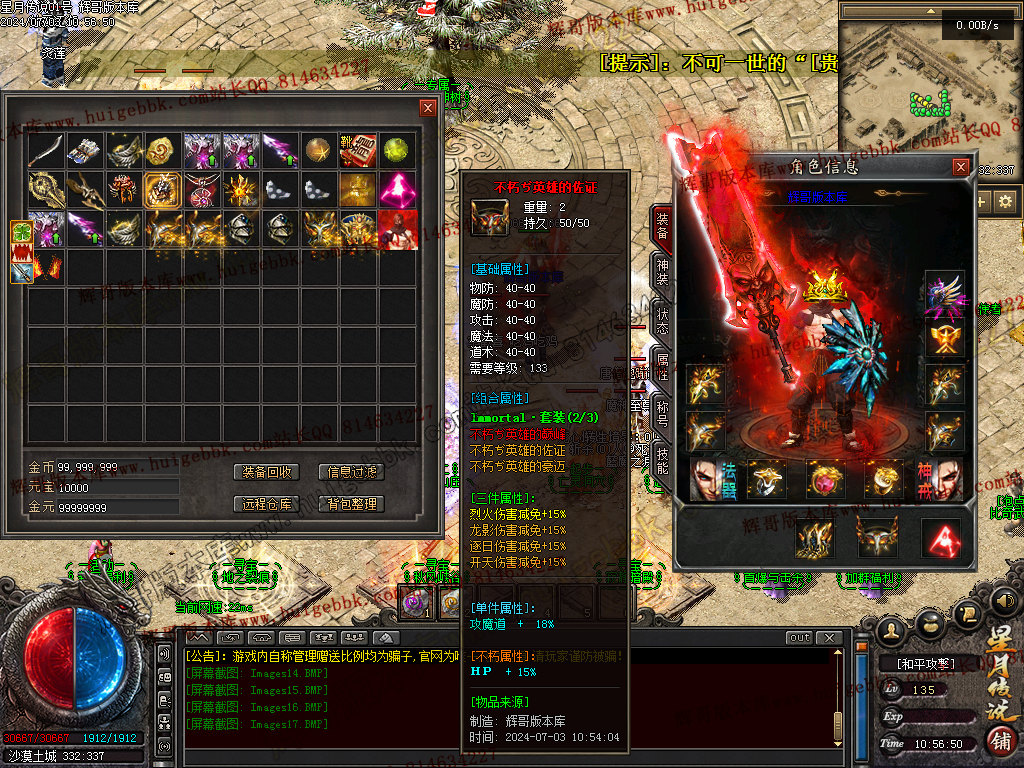Screen dimensions: 1024x768
Task: Click the gear settings button below minimap
Action: click(1004, 201)
